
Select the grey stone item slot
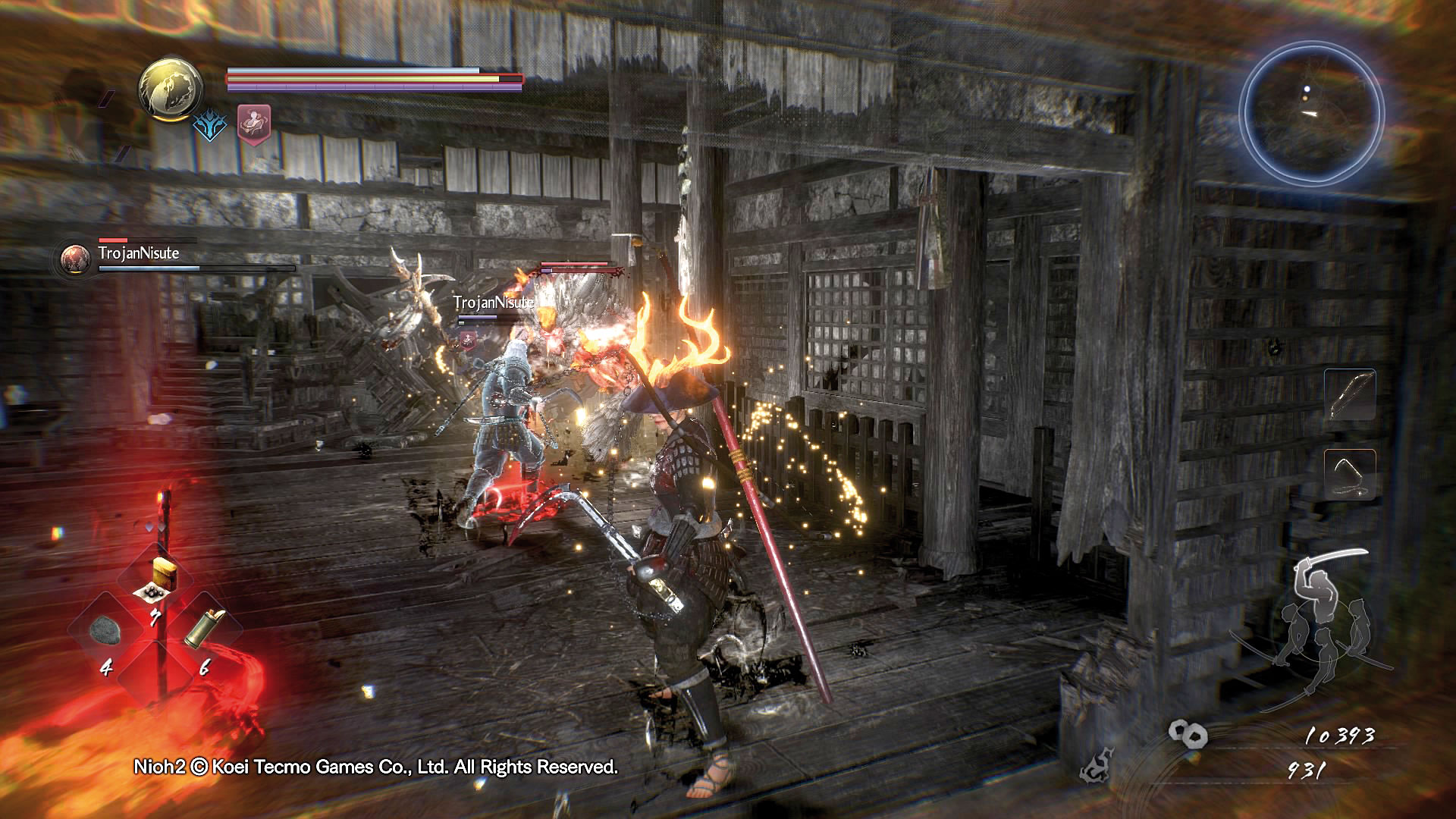pos(105,629)
